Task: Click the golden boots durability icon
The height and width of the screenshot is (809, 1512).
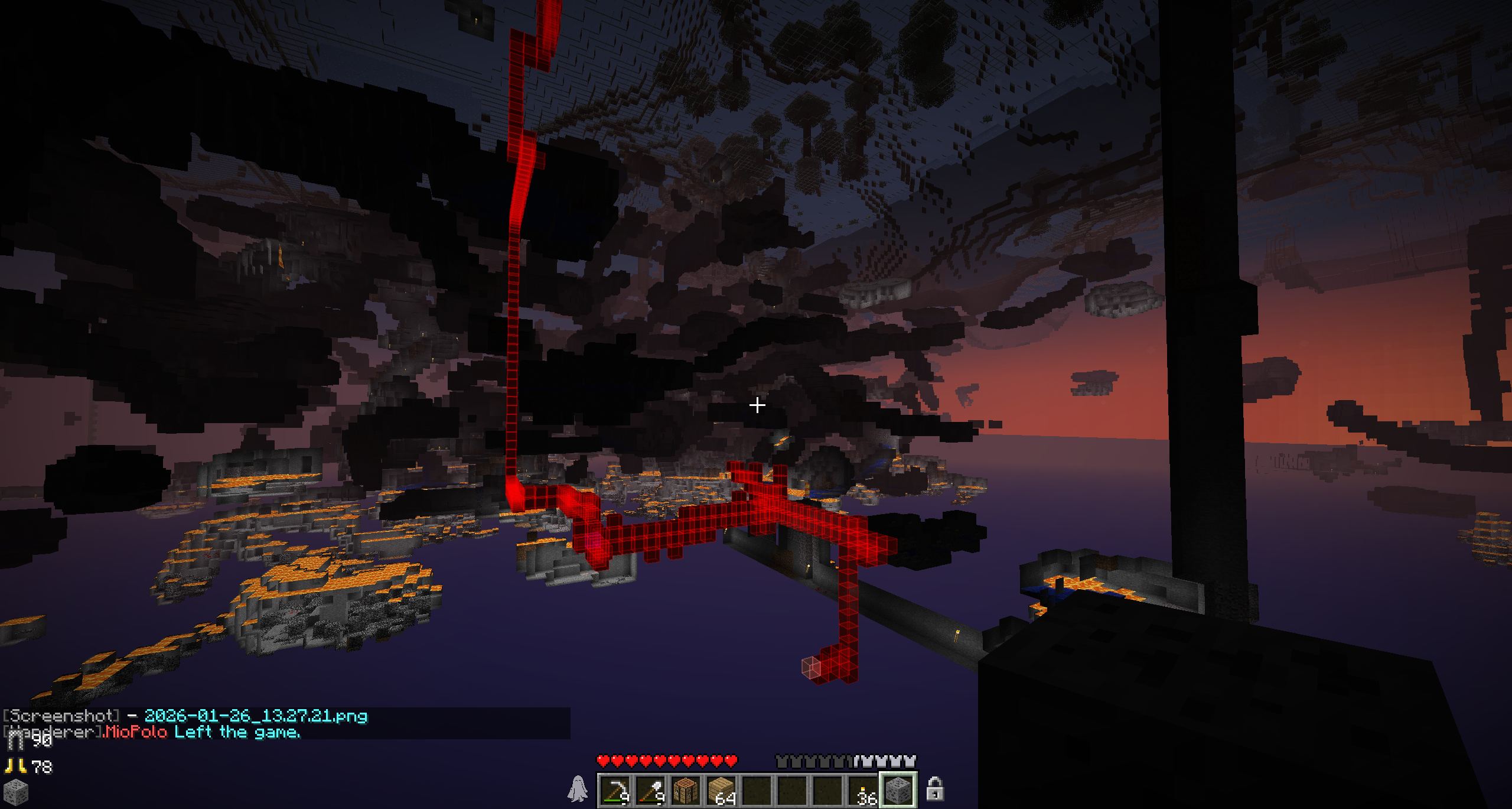Action: [x=15, y=766]
